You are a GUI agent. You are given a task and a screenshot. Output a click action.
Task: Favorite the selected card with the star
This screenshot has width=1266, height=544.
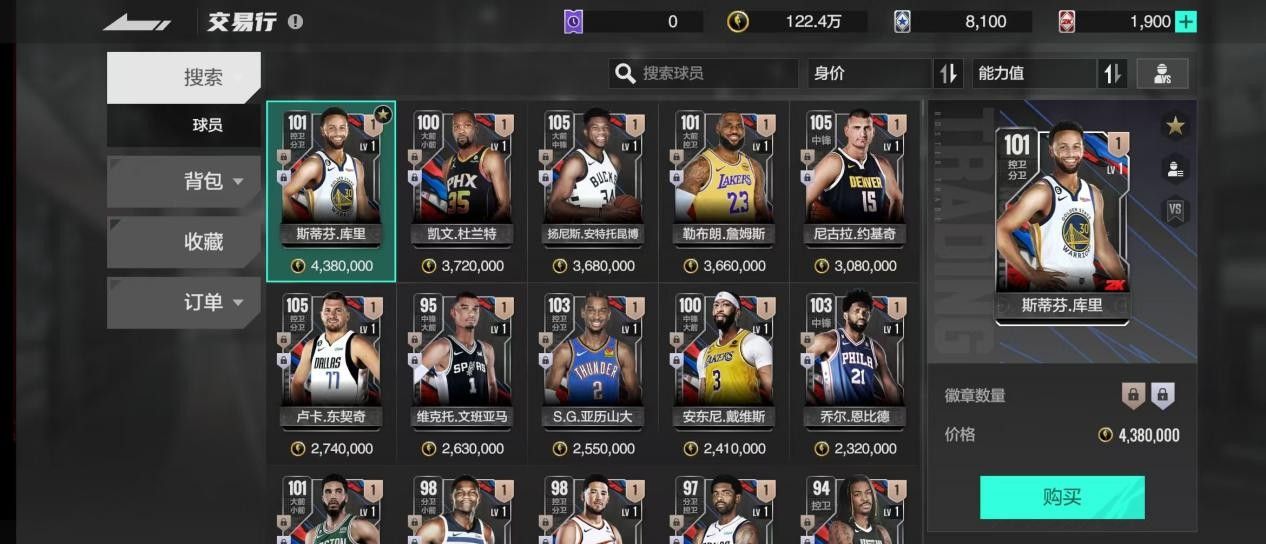(1175, 126)
